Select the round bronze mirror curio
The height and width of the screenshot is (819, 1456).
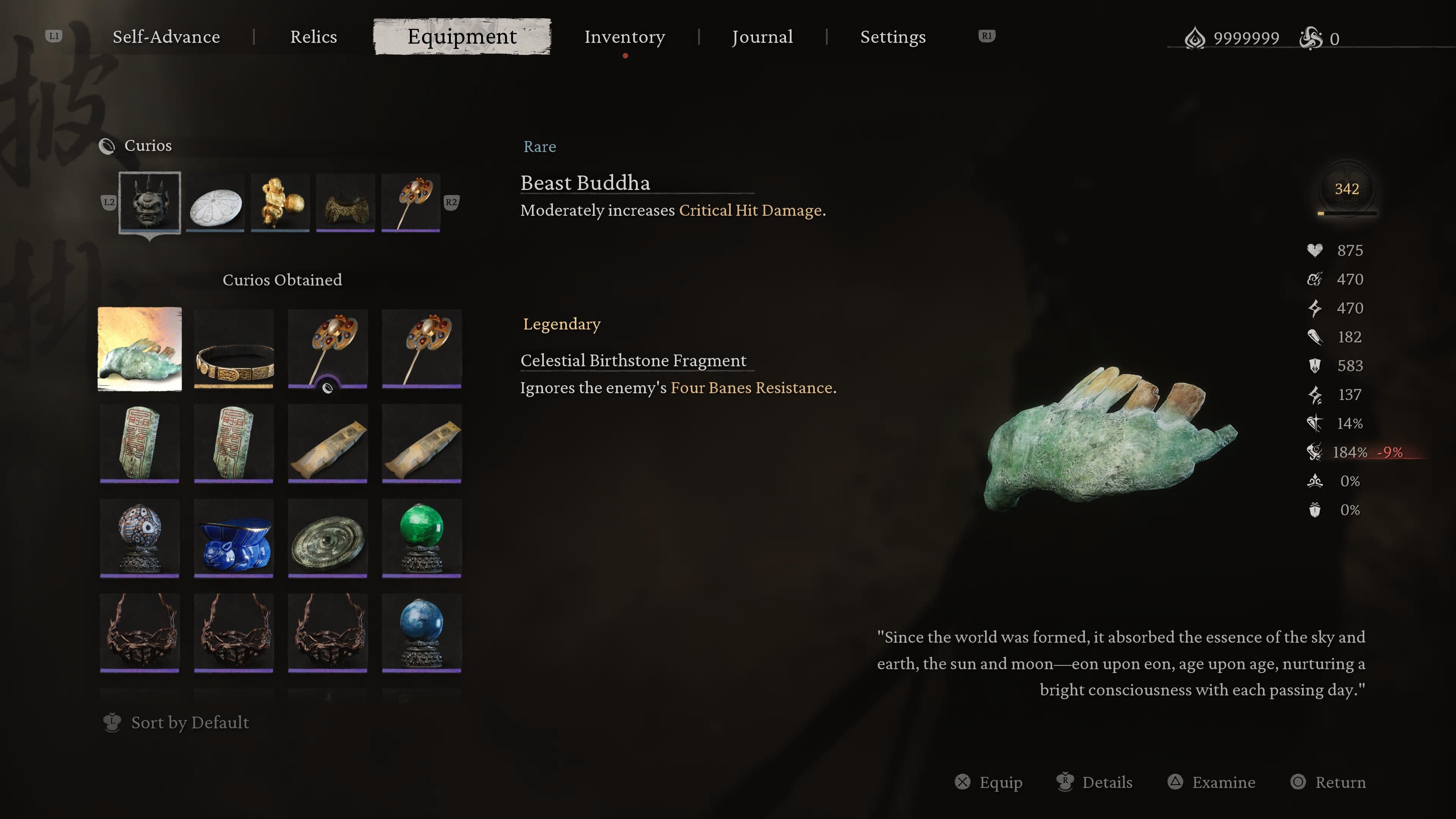tap(327, 538)
